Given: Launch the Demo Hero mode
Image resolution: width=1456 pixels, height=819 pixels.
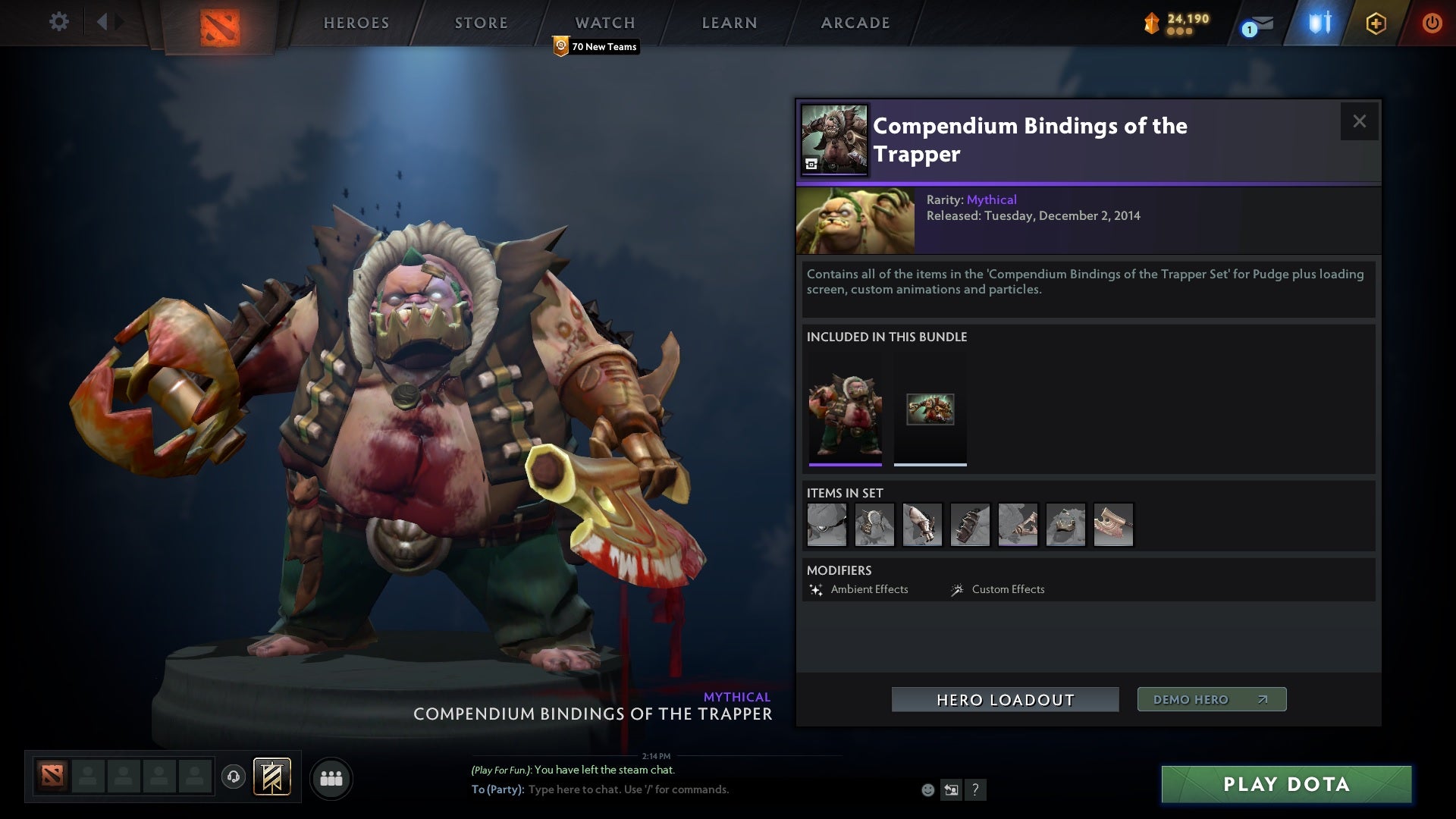Looking at the screenshot, I should point(1211,699).
